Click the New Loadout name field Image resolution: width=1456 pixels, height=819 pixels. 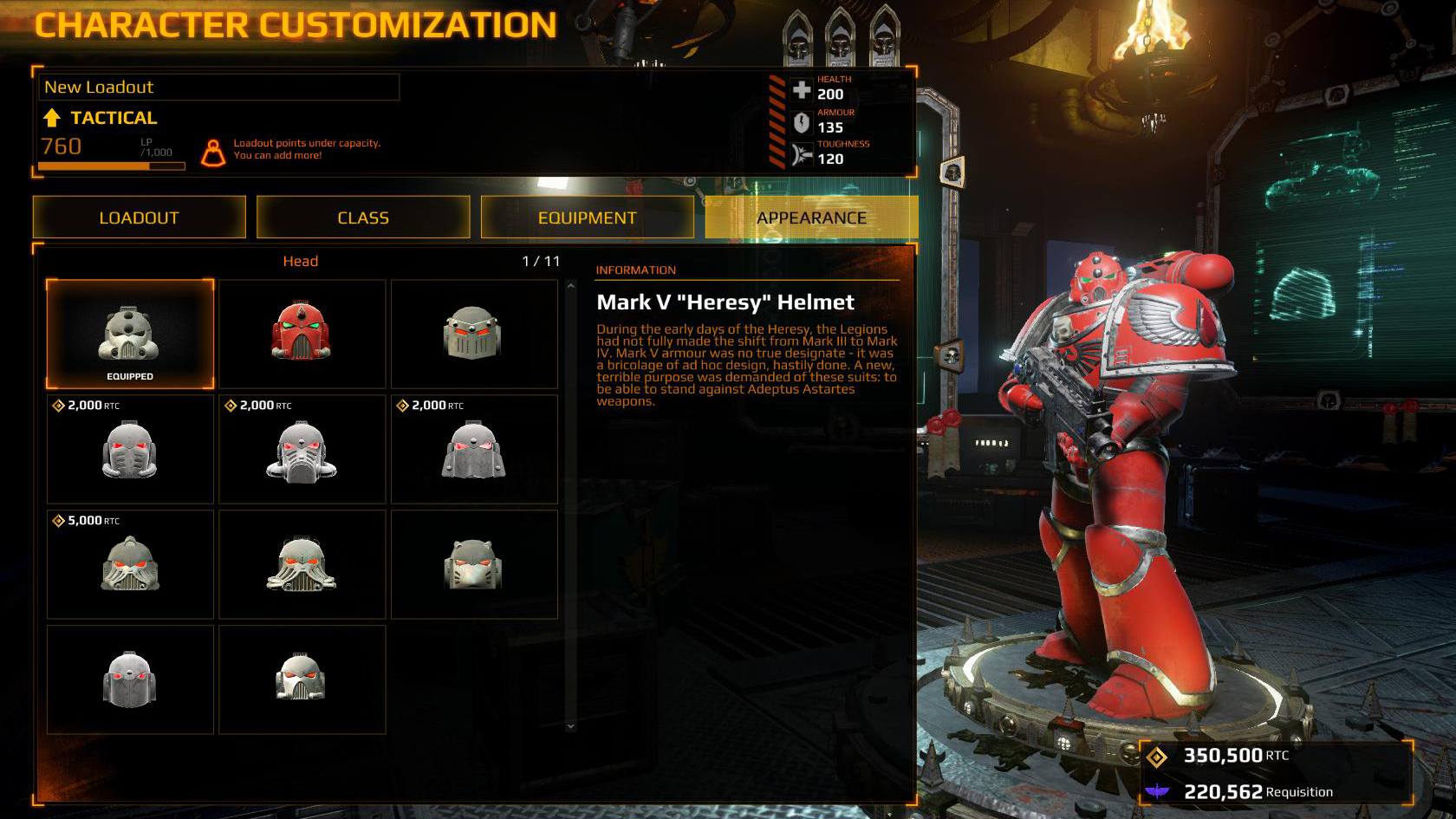pyautogui.click(x=218, y=87)
